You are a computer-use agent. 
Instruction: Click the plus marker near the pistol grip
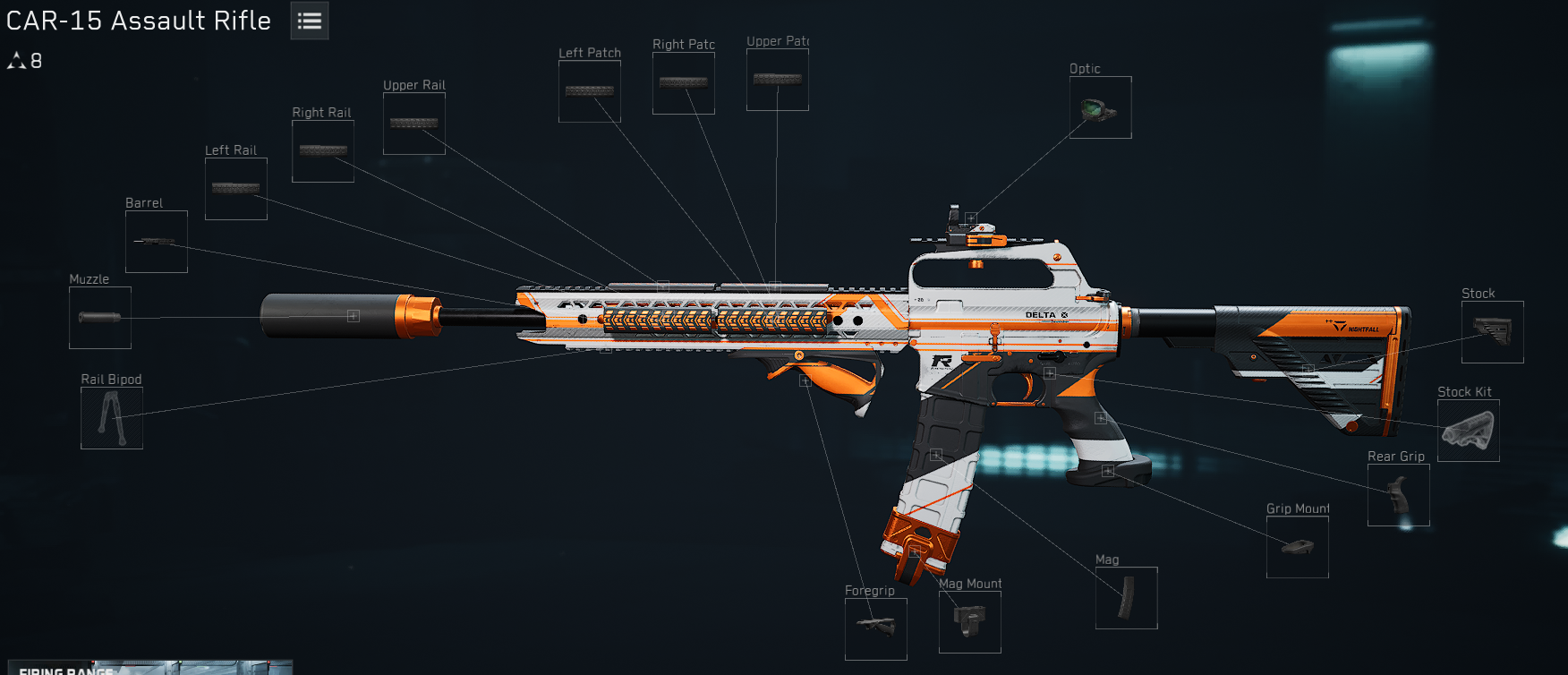[1099, 417]
